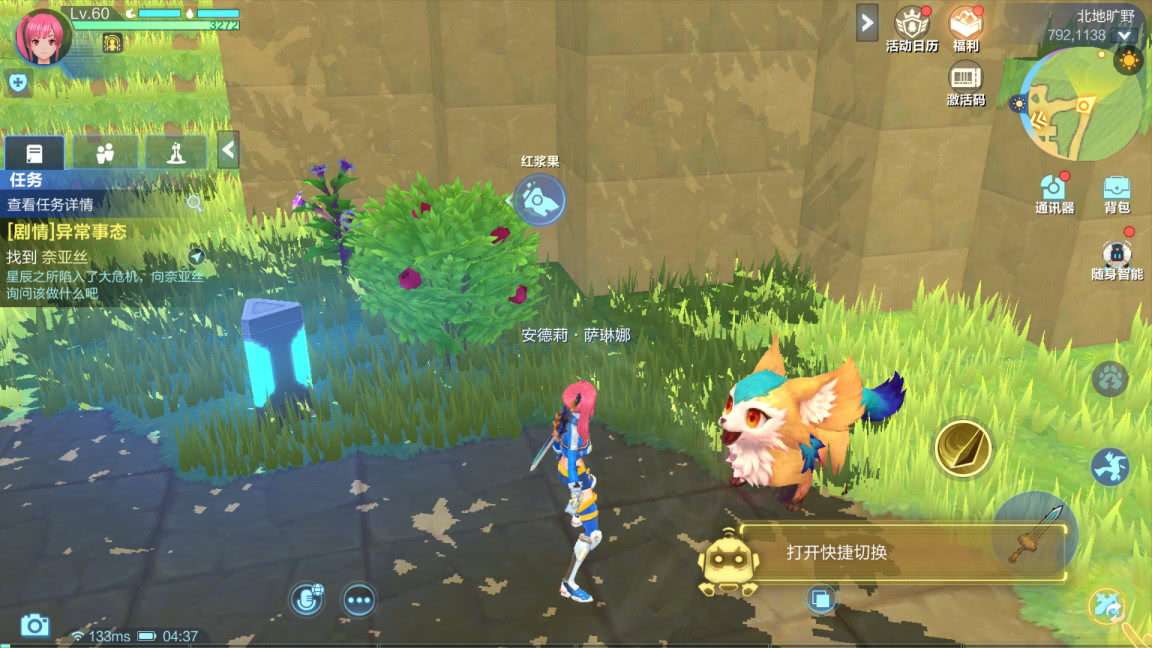
Task: Open the 激活码 redeem code entry
Action: [x=965, y=84]
